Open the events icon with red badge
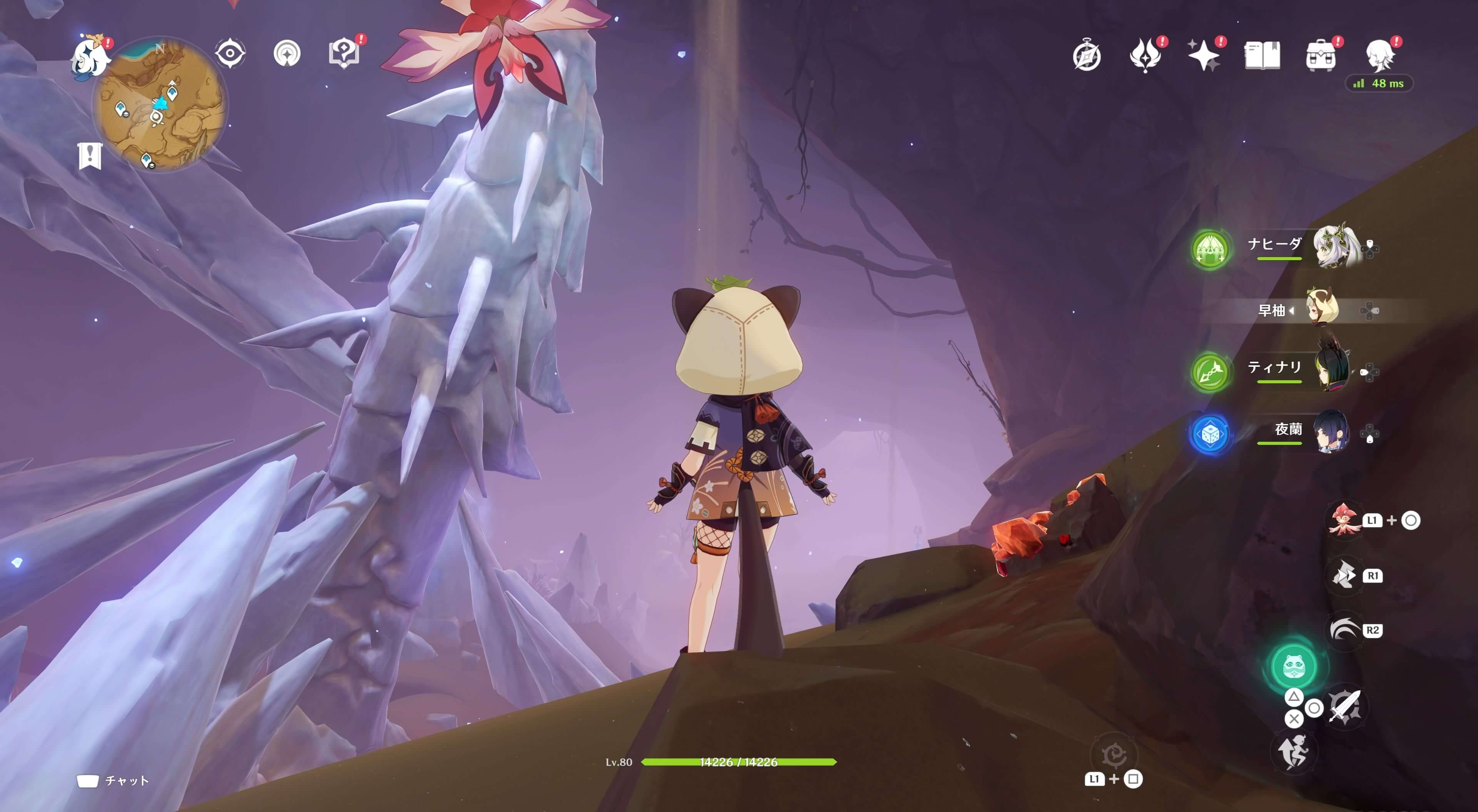Screen dimensions: 1478x812 pos(1145,56)
